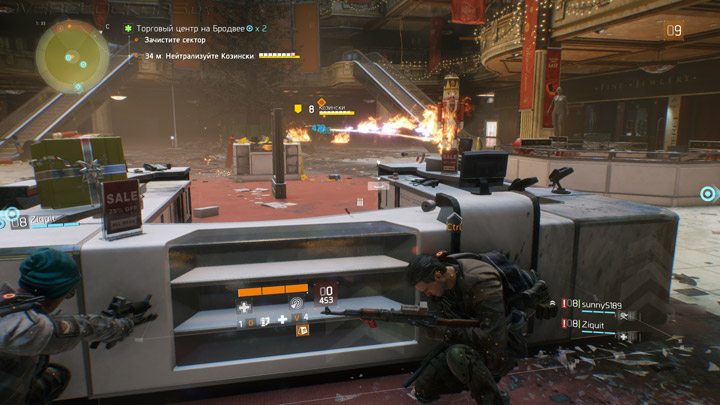Click the Зачистите сектор objective
Screen dimensions: 720x405
coord(177,39)
